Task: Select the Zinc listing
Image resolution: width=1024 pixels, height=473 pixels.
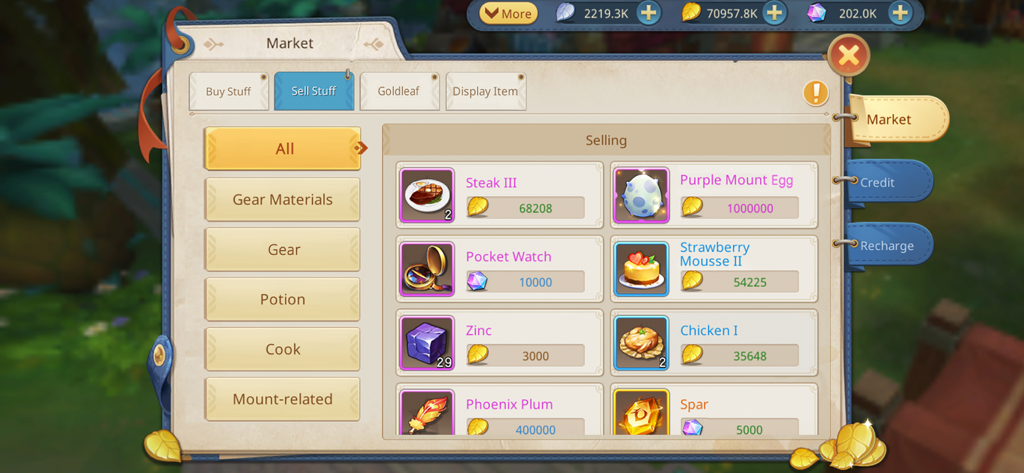Action: coord(500,343)
